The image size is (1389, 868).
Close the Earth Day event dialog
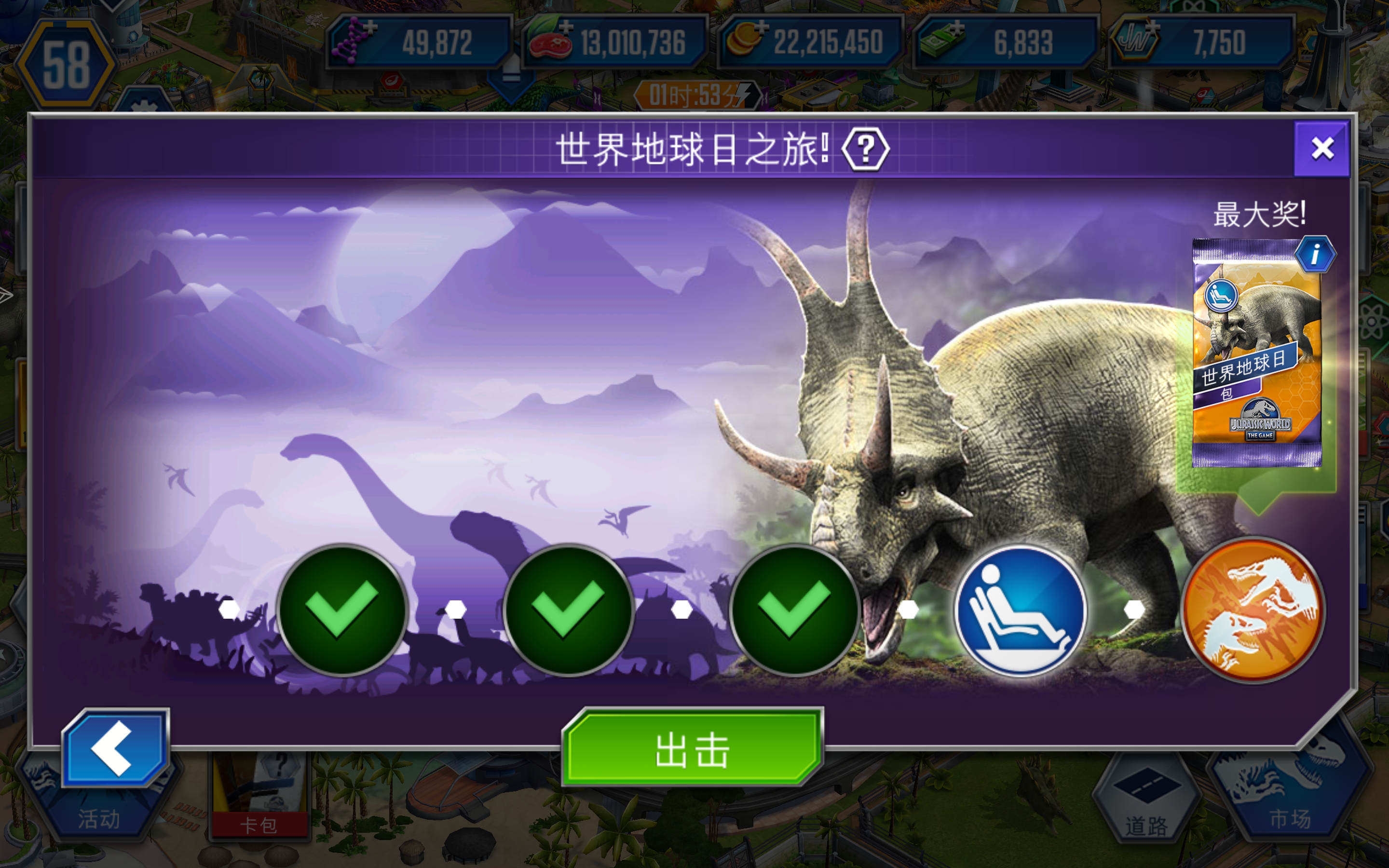pos(1323,148)
